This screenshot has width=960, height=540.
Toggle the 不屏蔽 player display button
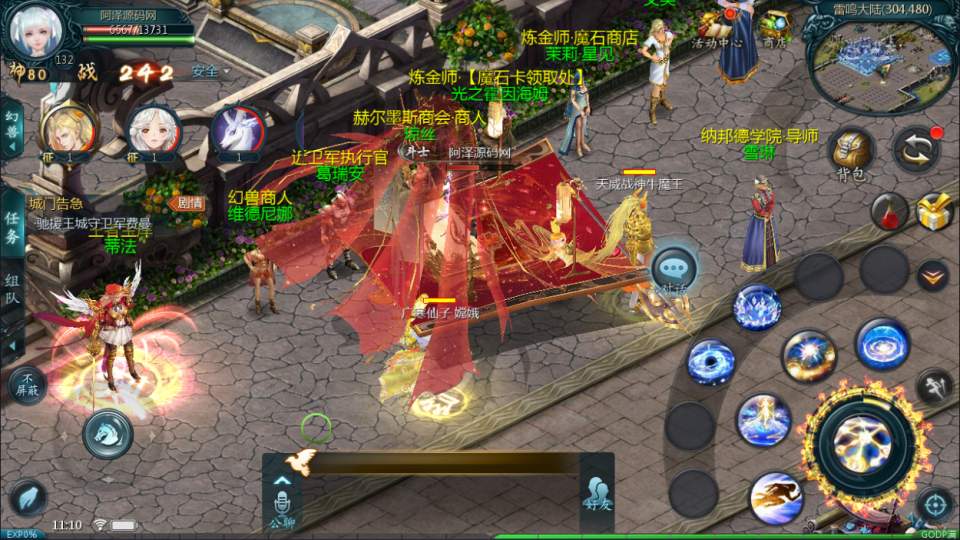27,383
